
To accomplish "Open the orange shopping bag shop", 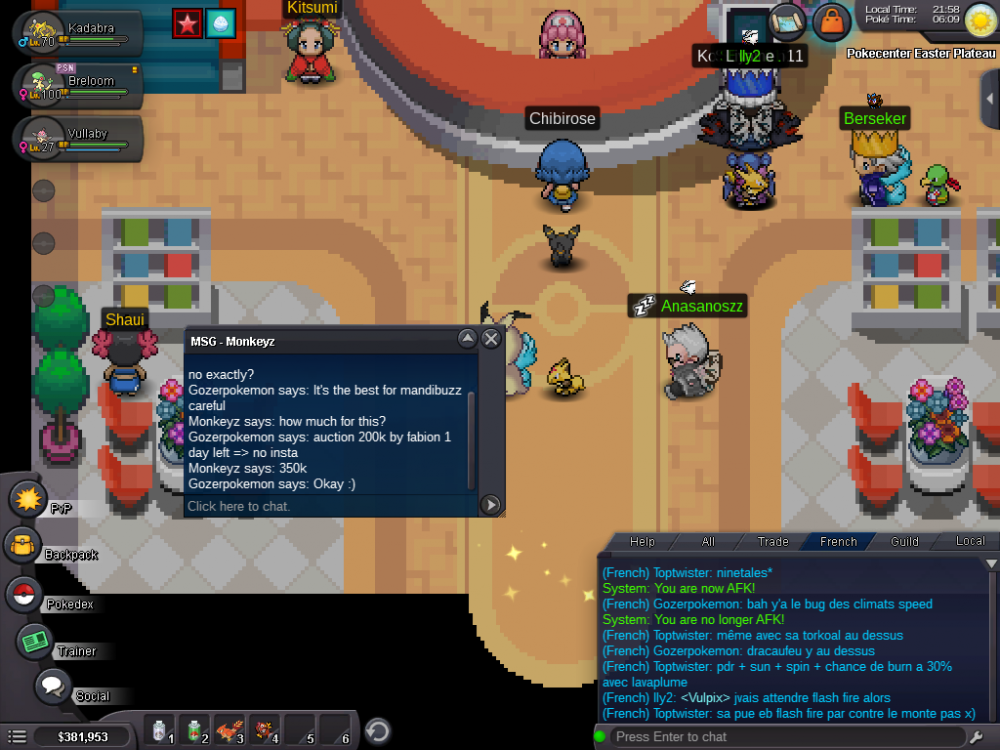I will point(831,21).
